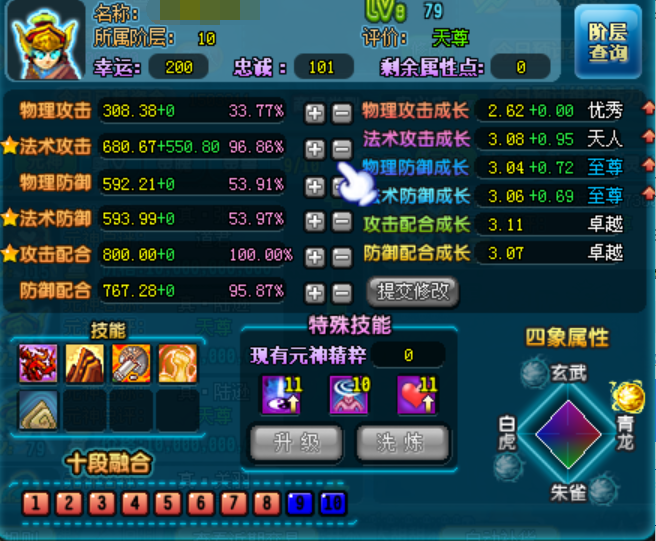
Task: Select the red demon skill icon
Action: [x=37, y=362]
